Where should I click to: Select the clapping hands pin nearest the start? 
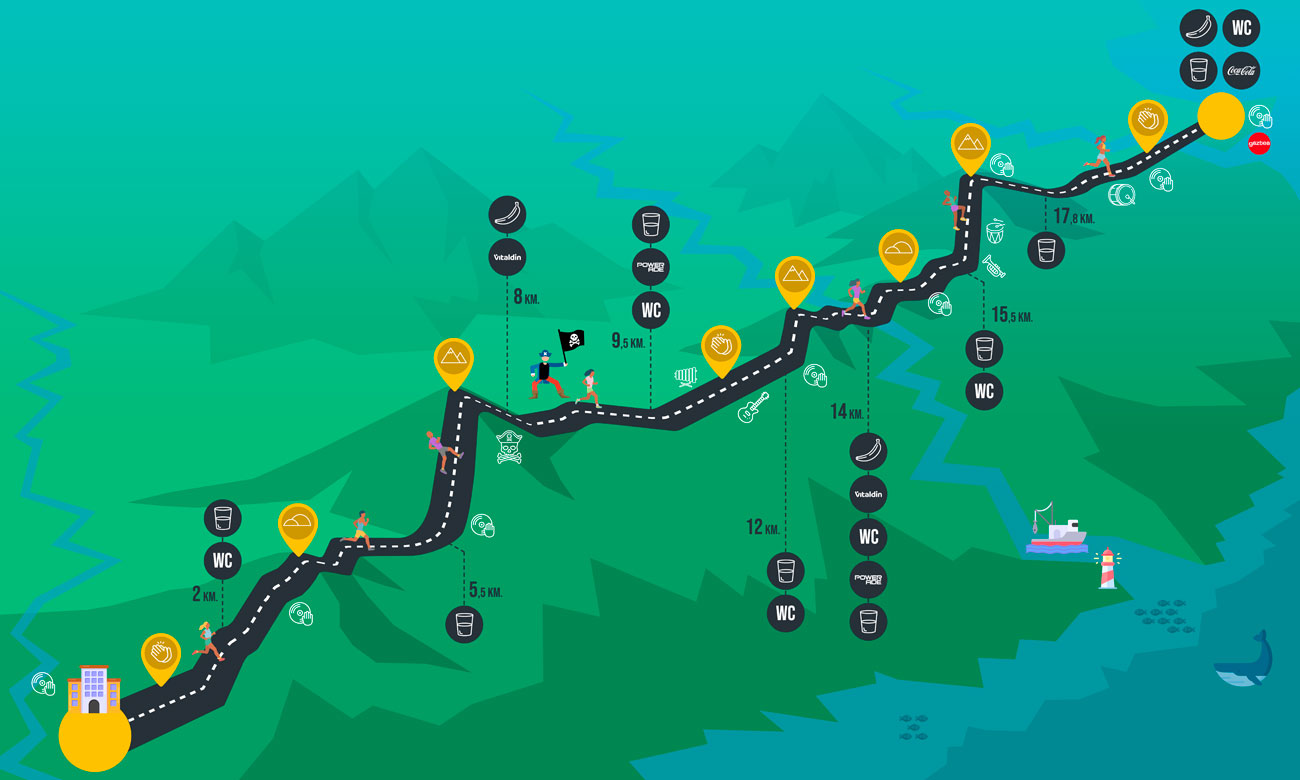pos(161,654)
